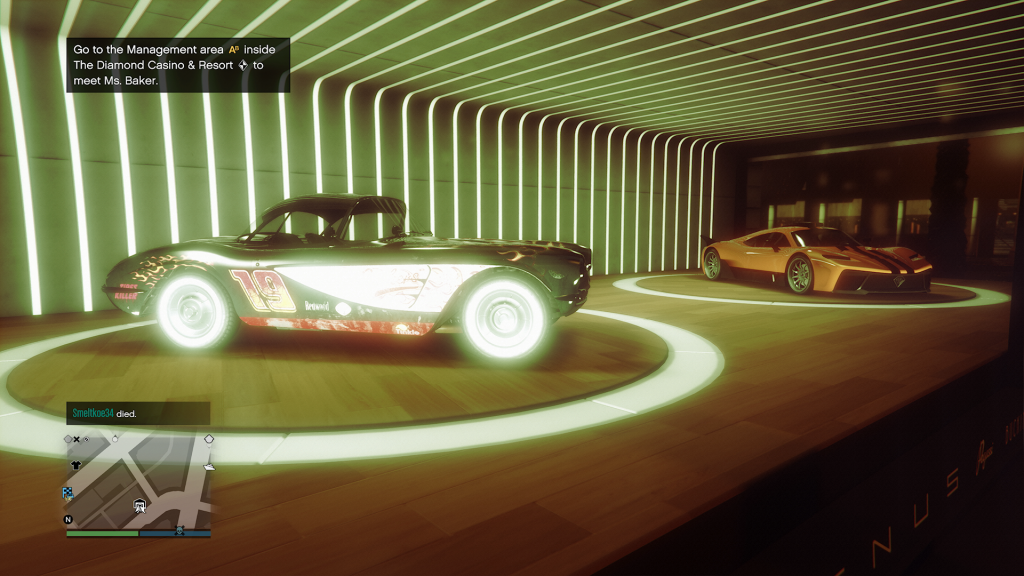The image size is (1024, 576).
Task: Open the Ms. Baker objective message
Action: pos(178,65)
